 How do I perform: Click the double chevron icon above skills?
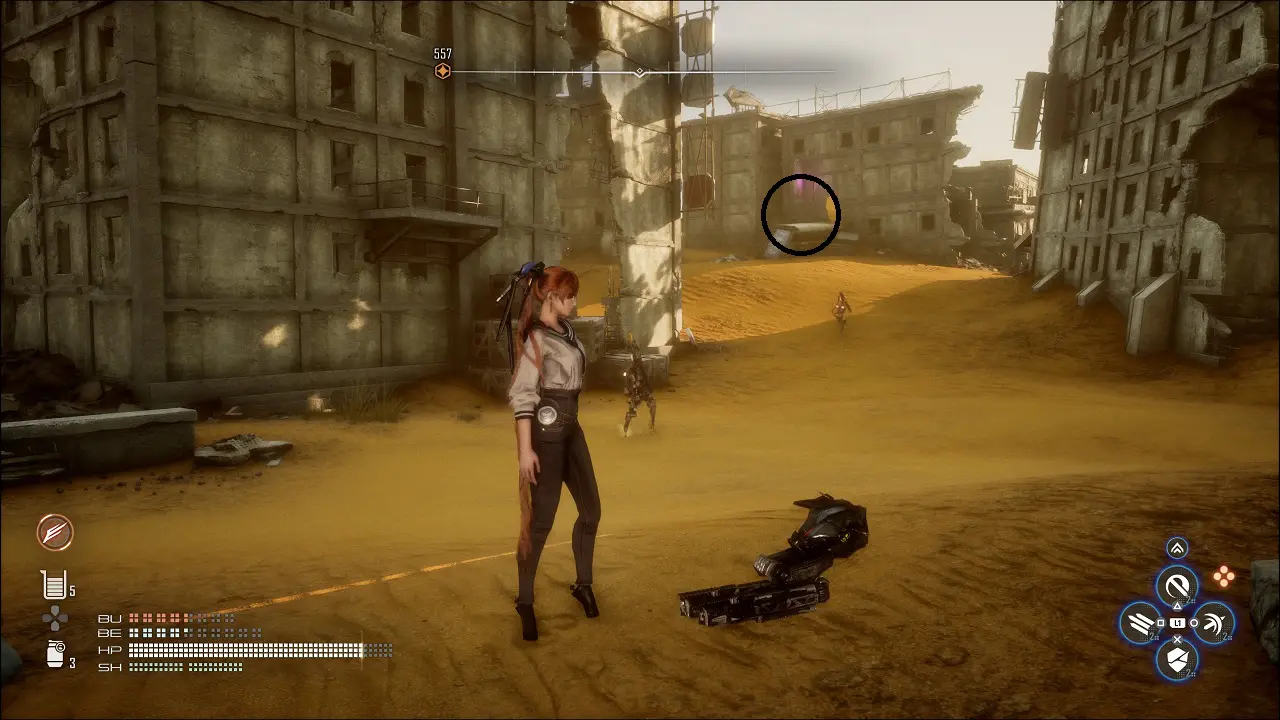(x=1177, y=548)
